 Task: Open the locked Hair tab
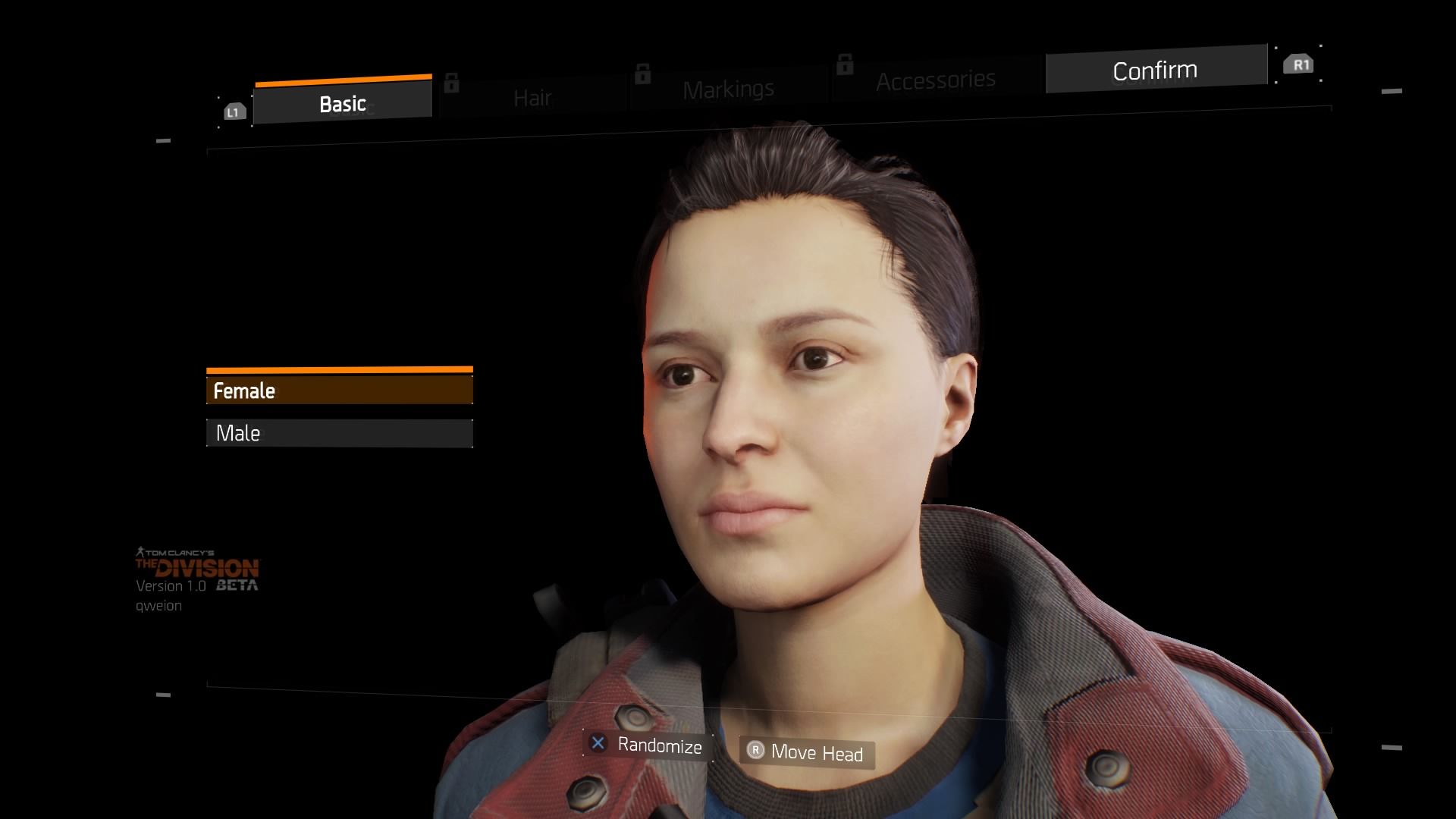point(533,98)
